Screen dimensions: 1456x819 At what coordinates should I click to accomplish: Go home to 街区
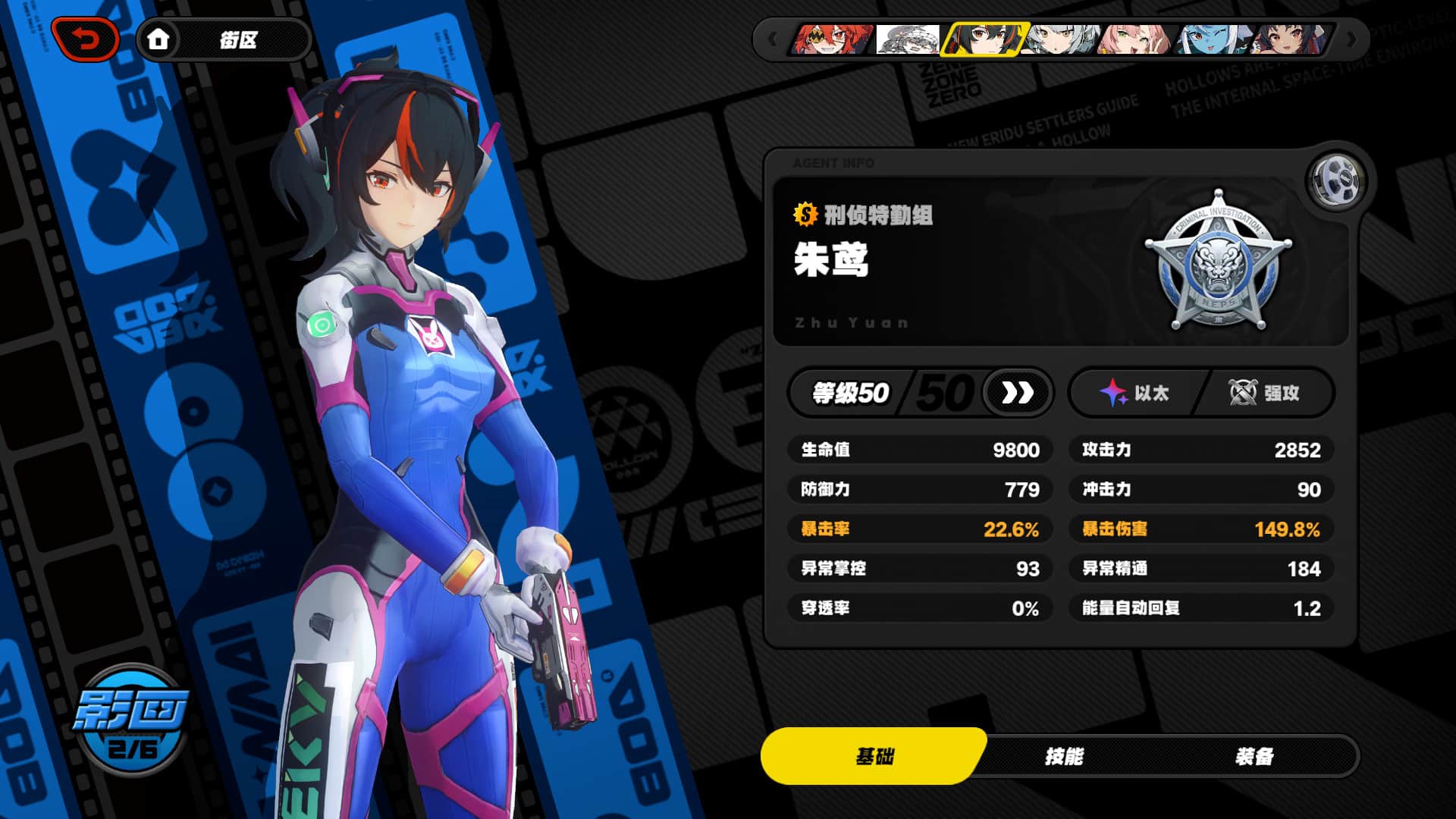[x=222, y=39]
